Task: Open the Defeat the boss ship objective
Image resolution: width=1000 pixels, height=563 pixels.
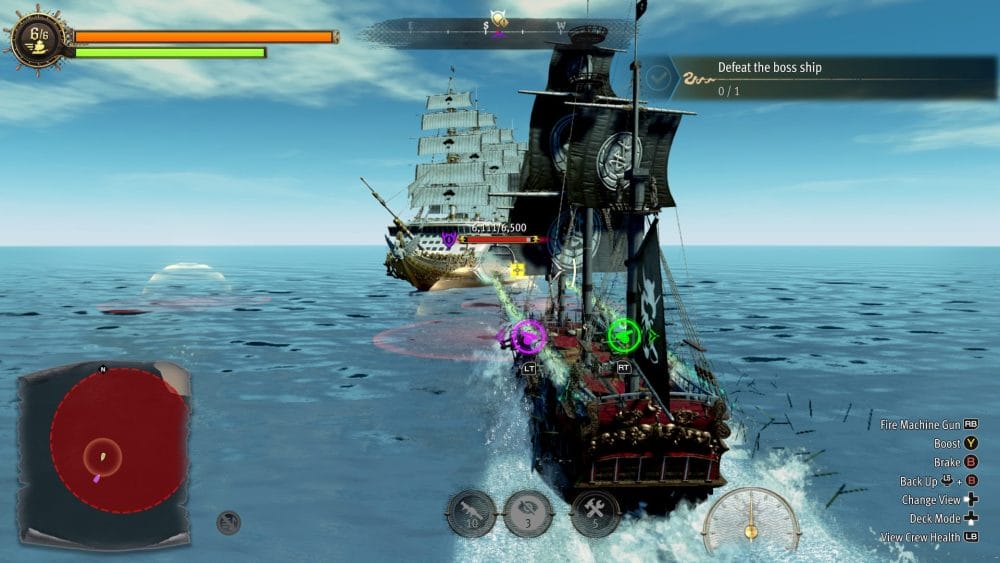Action: tap(820, 77)
